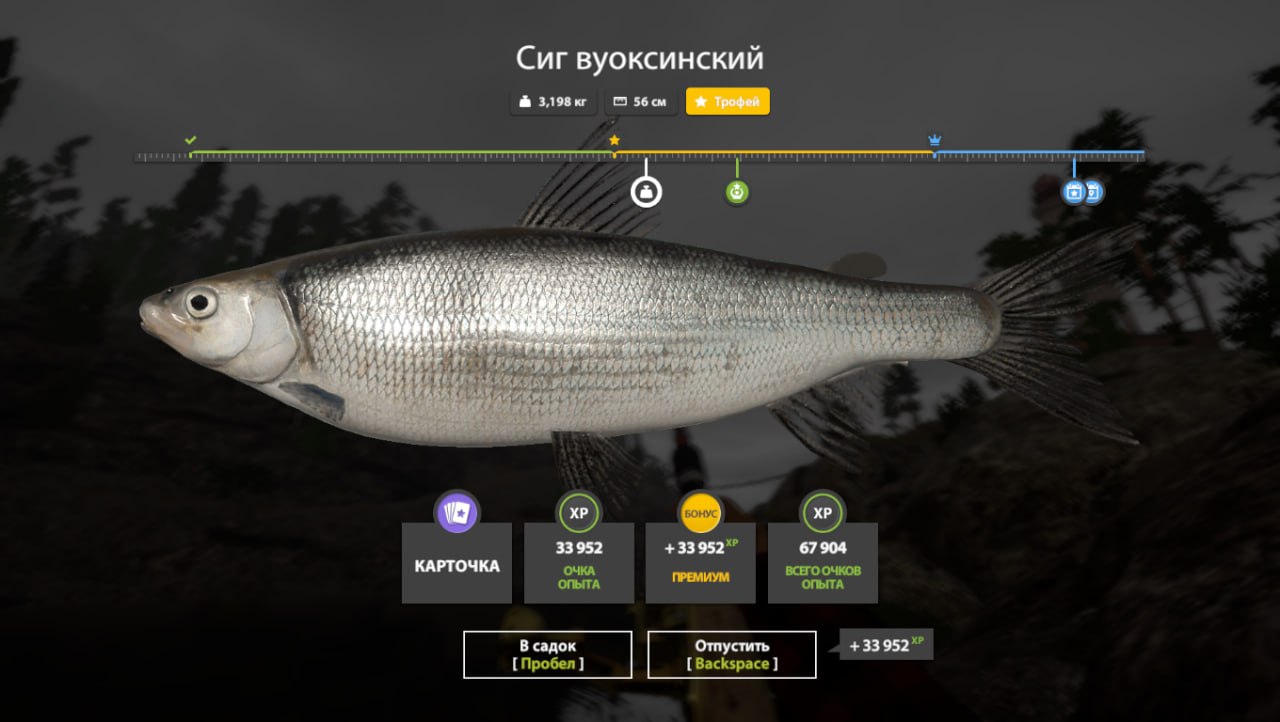Select the yellow star marker on the scale

[x=613, y=140]
